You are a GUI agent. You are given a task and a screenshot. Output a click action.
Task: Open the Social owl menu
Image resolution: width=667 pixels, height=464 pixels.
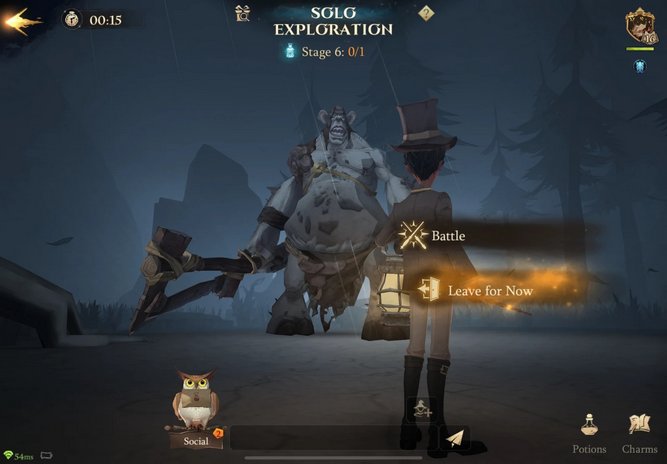[195, 410]
